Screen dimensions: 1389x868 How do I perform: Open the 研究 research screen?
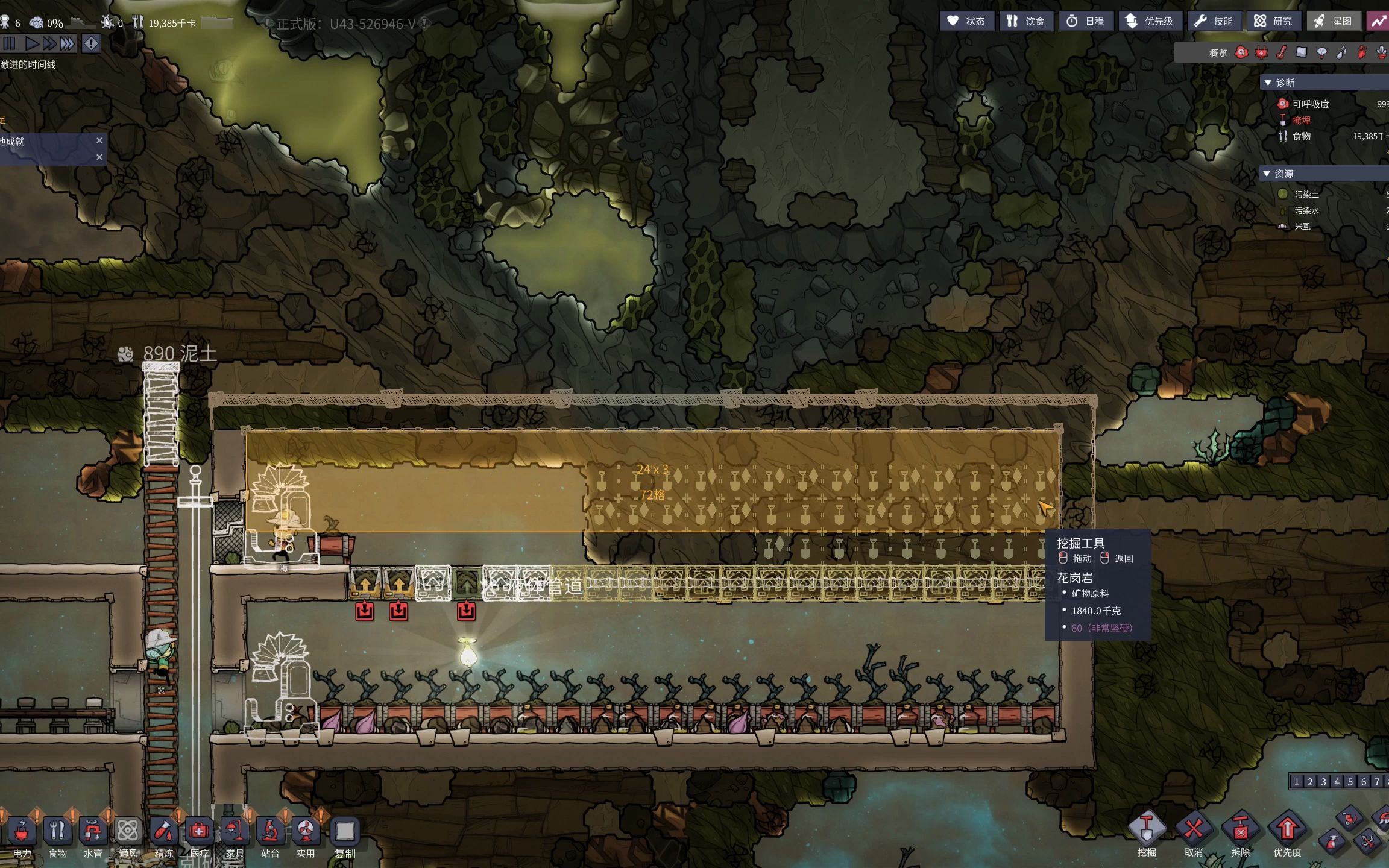coord(1273,21)
